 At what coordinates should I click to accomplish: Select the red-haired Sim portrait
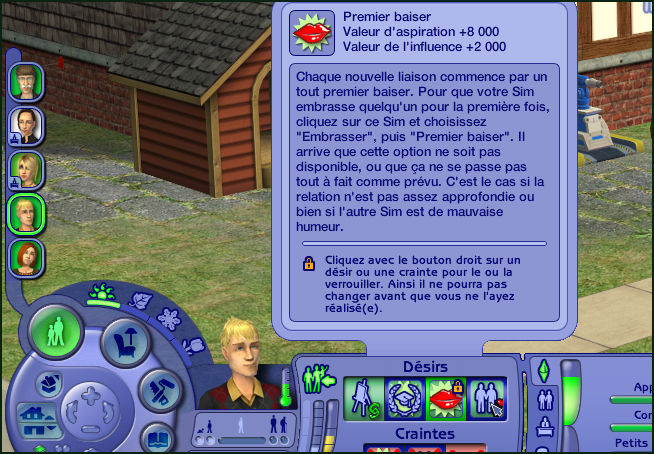point(24,255)
